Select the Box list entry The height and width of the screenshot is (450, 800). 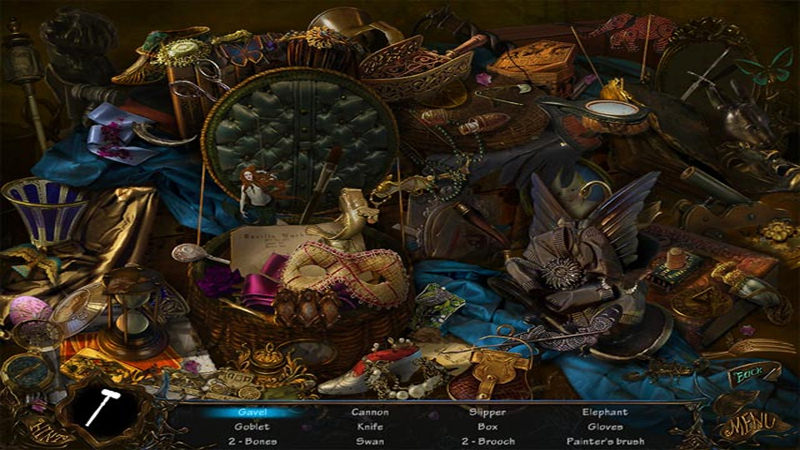[489, 426]
